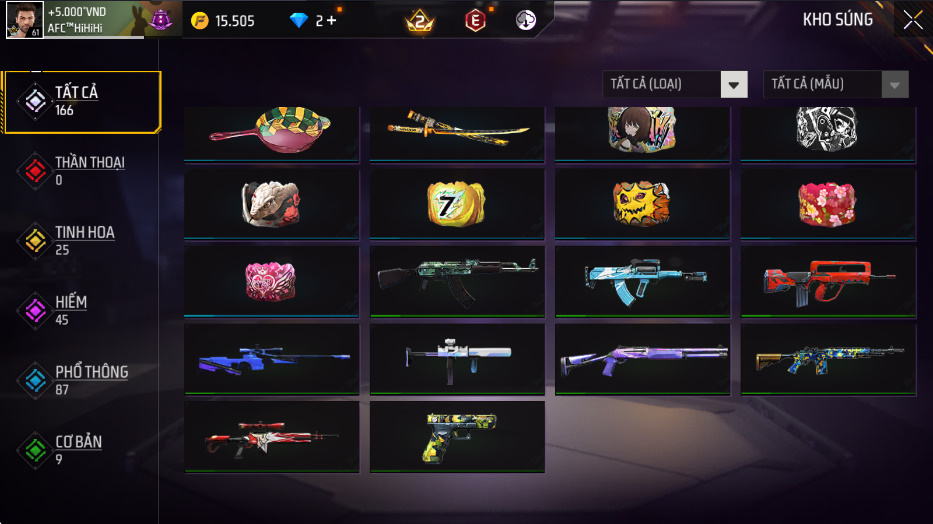
Task: Pick the pumpkin face gloo wall skin
Action: coord(642,203)
